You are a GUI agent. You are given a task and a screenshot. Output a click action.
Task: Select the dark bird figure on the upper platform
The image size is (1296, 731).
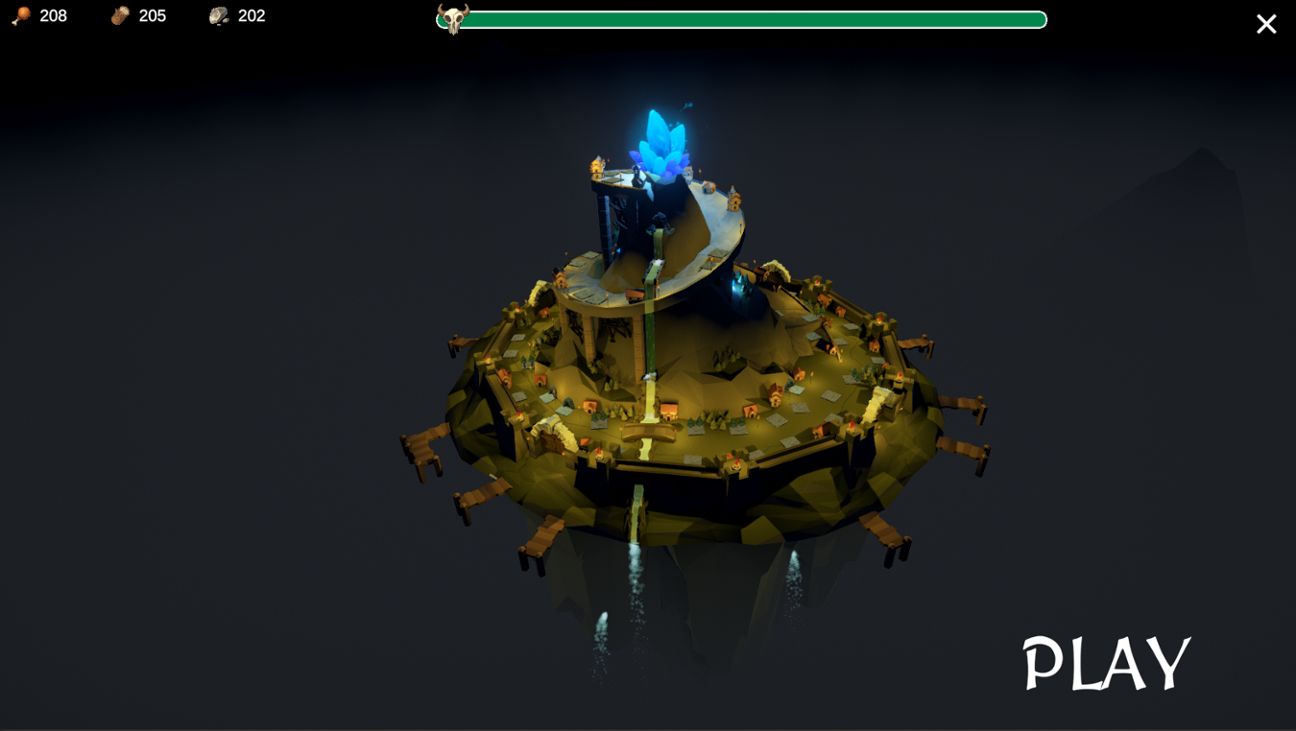tap(637, 176)
